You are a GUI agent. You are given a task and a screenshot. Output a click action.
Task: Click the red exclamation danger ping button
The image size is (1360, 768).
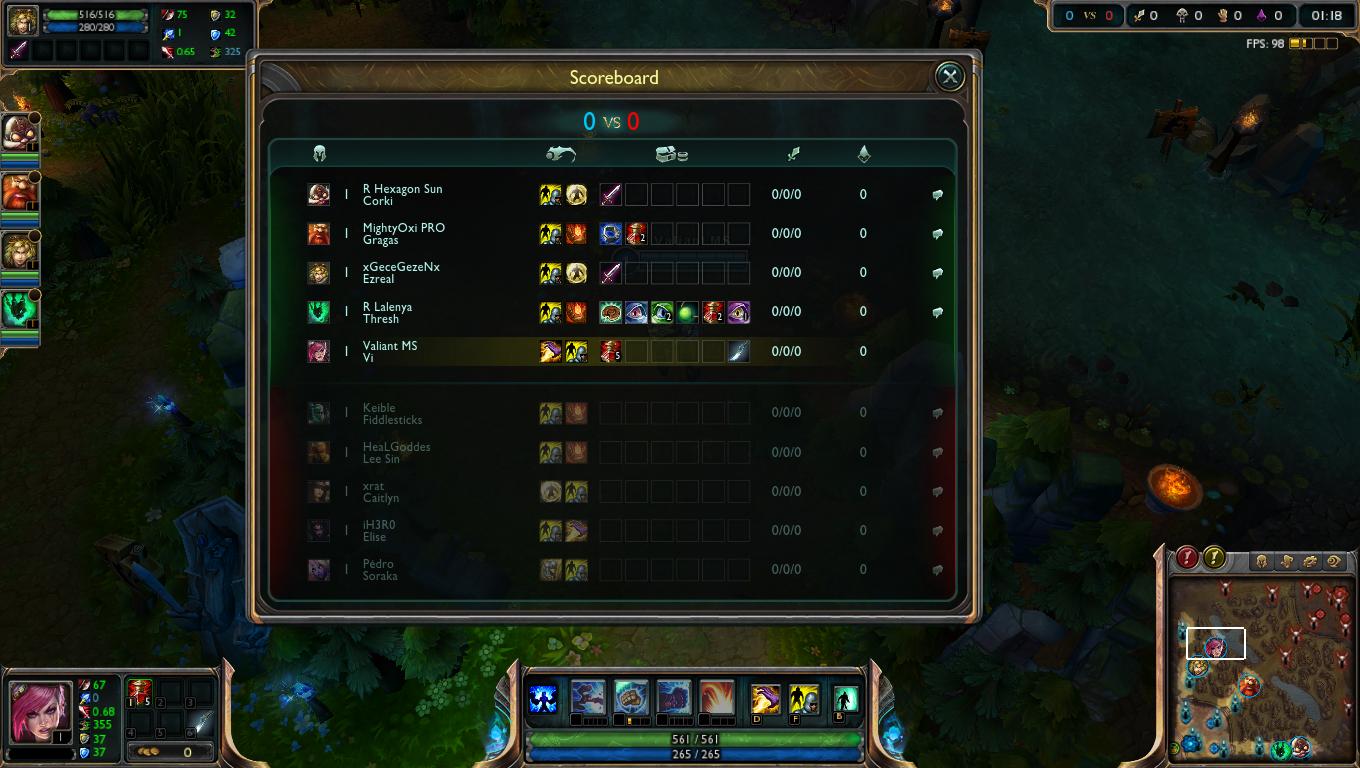pos(1187,557)
